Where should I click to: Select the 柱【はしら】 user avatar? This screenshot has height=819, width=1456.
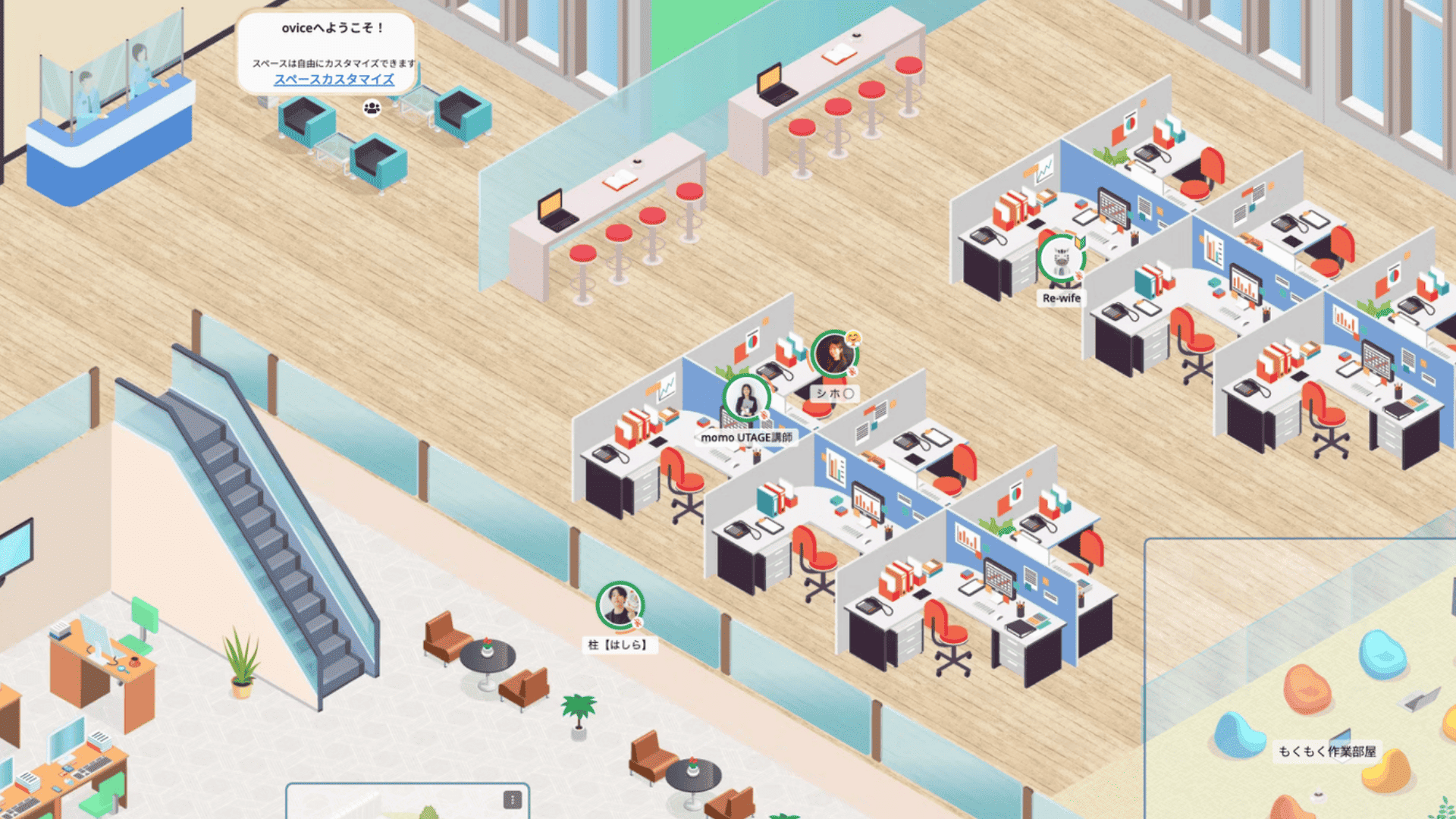(620, 605)
